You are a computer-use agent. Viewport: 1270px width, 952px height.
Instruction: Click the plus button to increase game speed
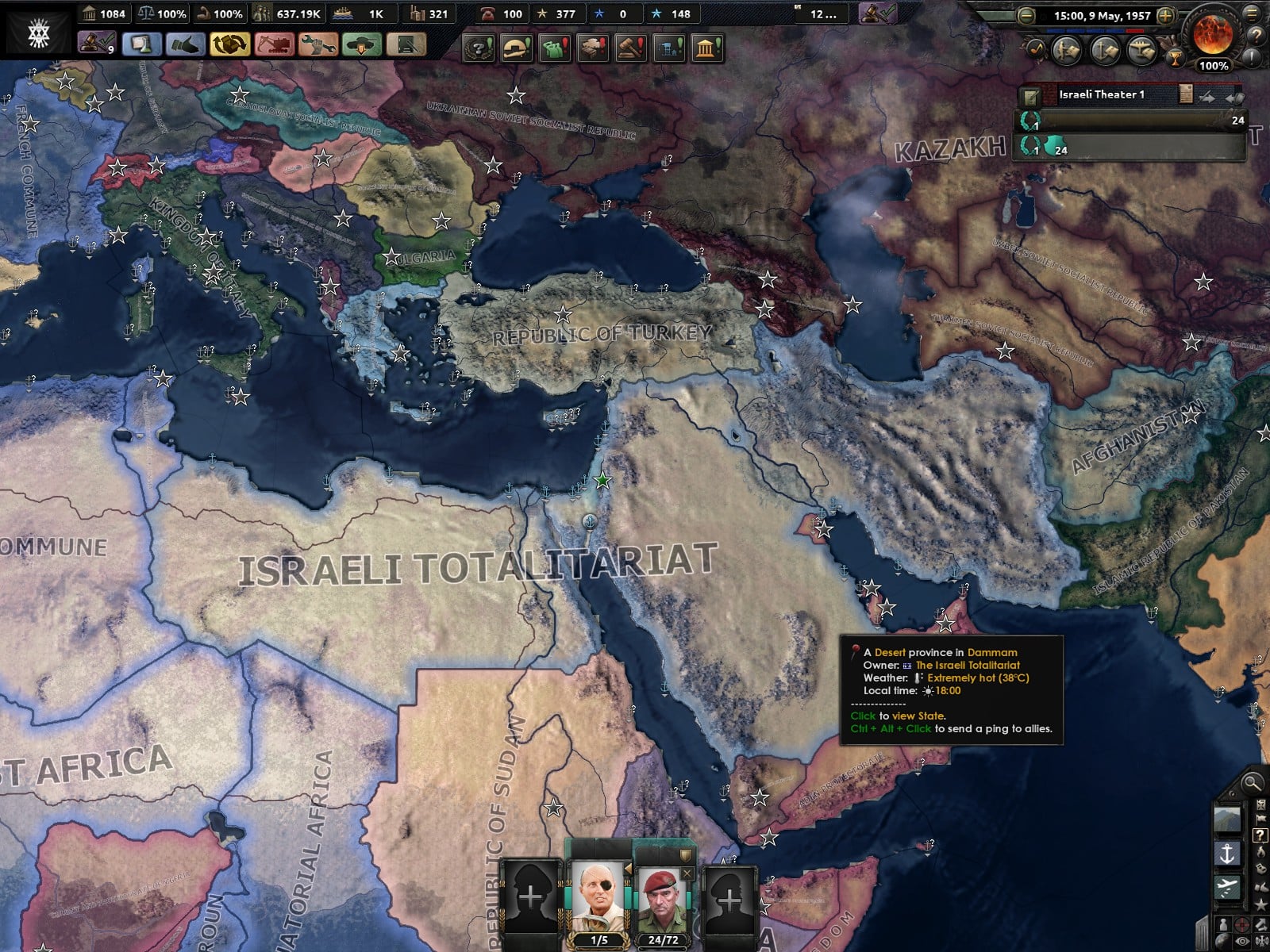point(1166,16)
